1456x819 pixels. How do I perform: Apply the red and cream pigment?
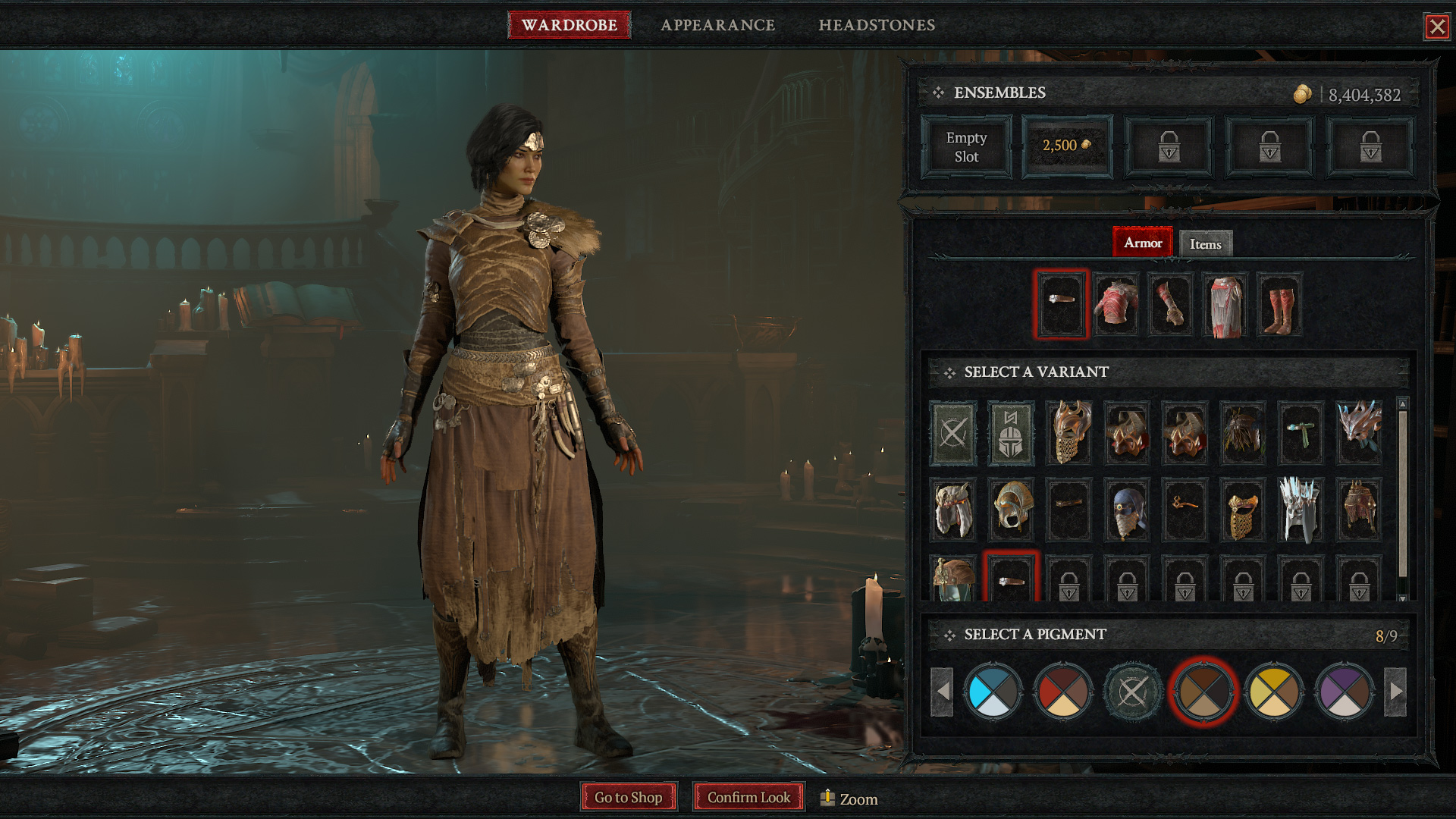click(1062, 692)
